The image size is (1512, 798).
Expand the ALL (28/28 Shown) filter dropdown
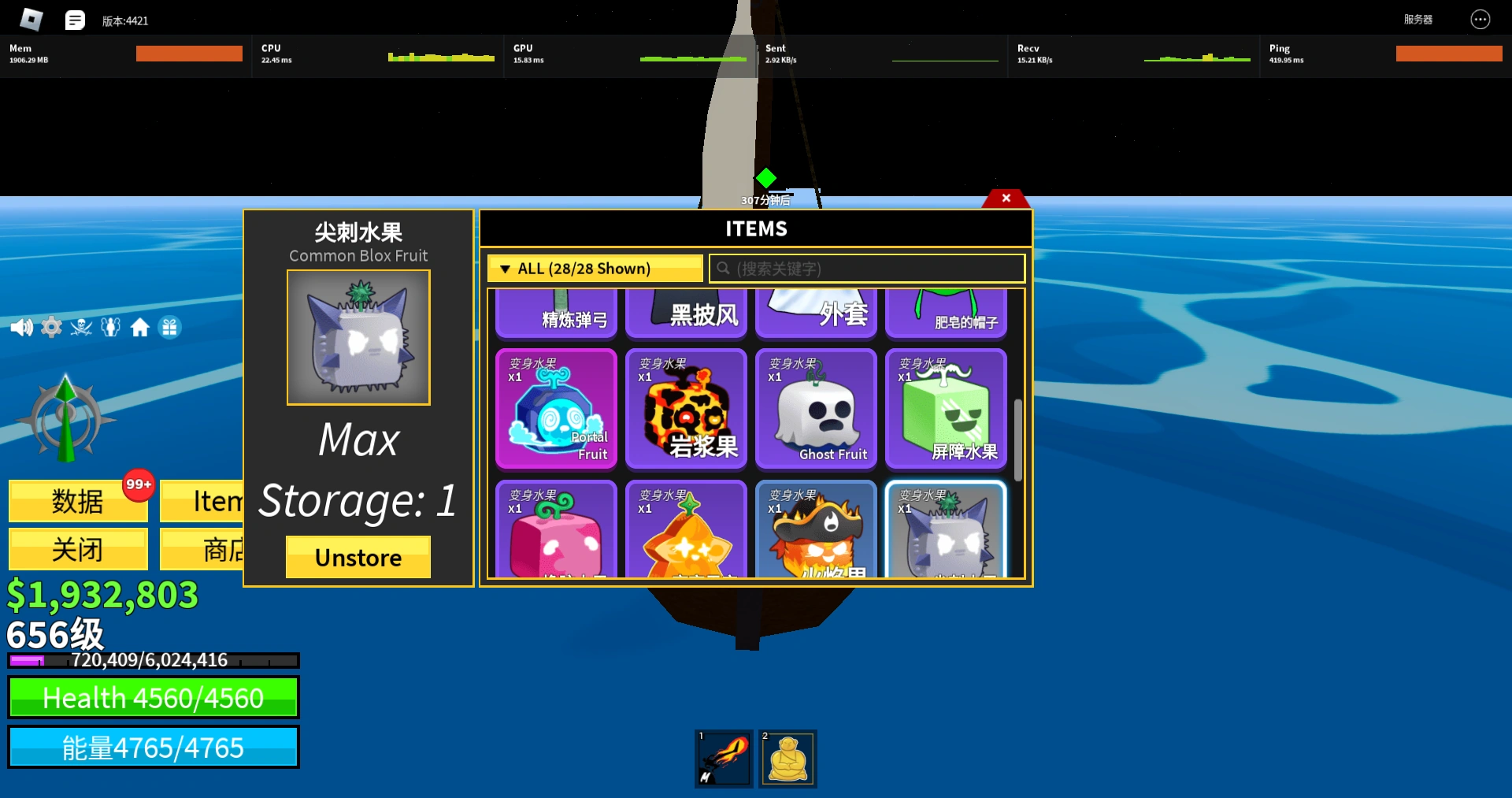coord(595,268)
